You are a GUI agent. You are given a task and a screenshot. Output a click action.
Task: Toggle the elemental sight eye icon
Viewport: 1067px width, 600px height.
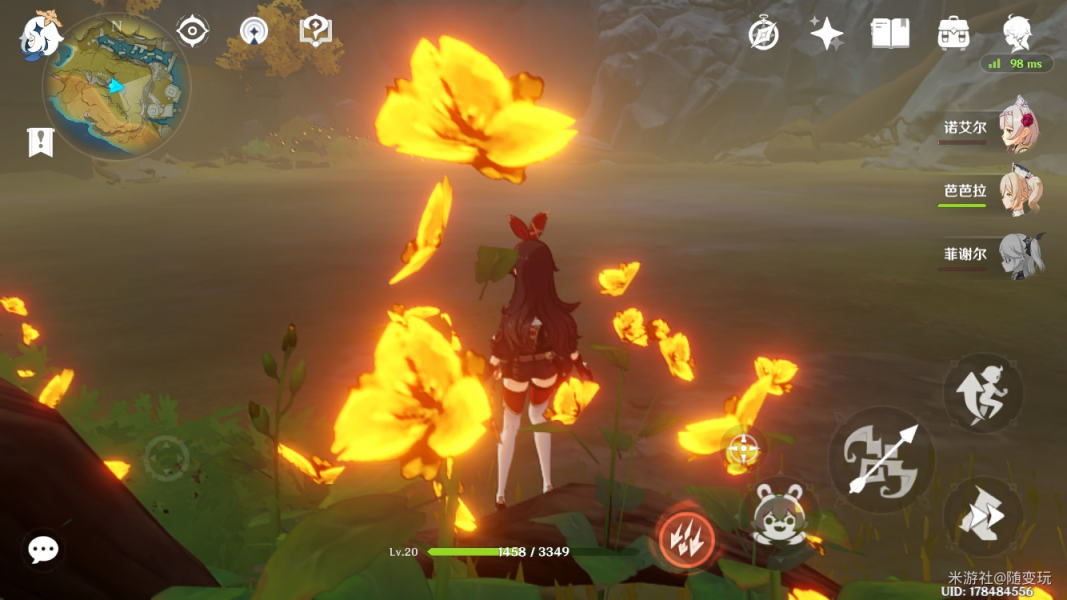click(x=192, y=31)
